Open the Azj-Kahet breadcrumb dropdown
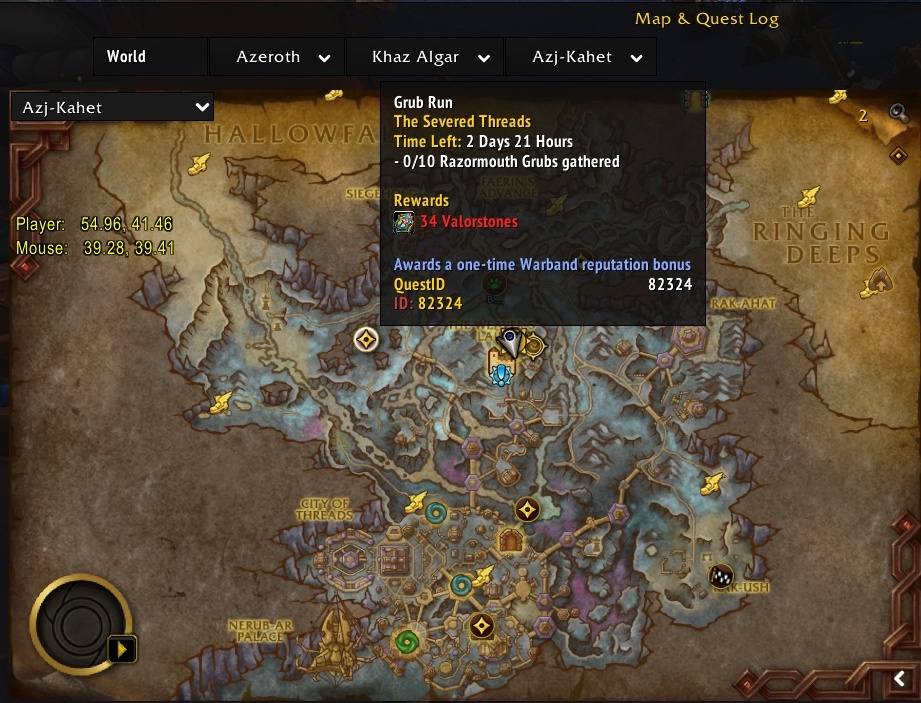This screenshot has height=703, width=921. click(636, 58)
